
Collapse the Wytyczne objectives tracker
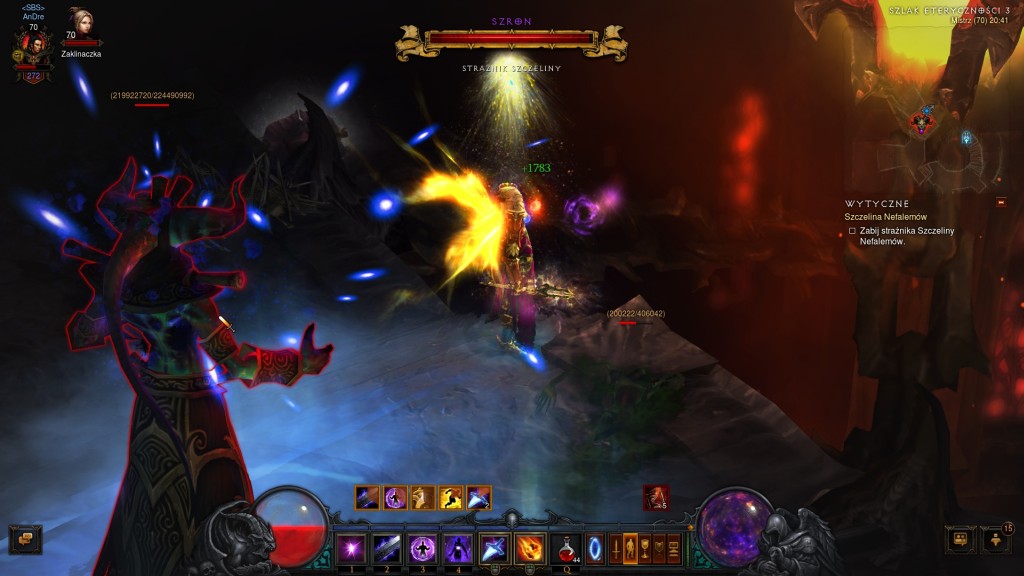click(x=1000, y=203)
